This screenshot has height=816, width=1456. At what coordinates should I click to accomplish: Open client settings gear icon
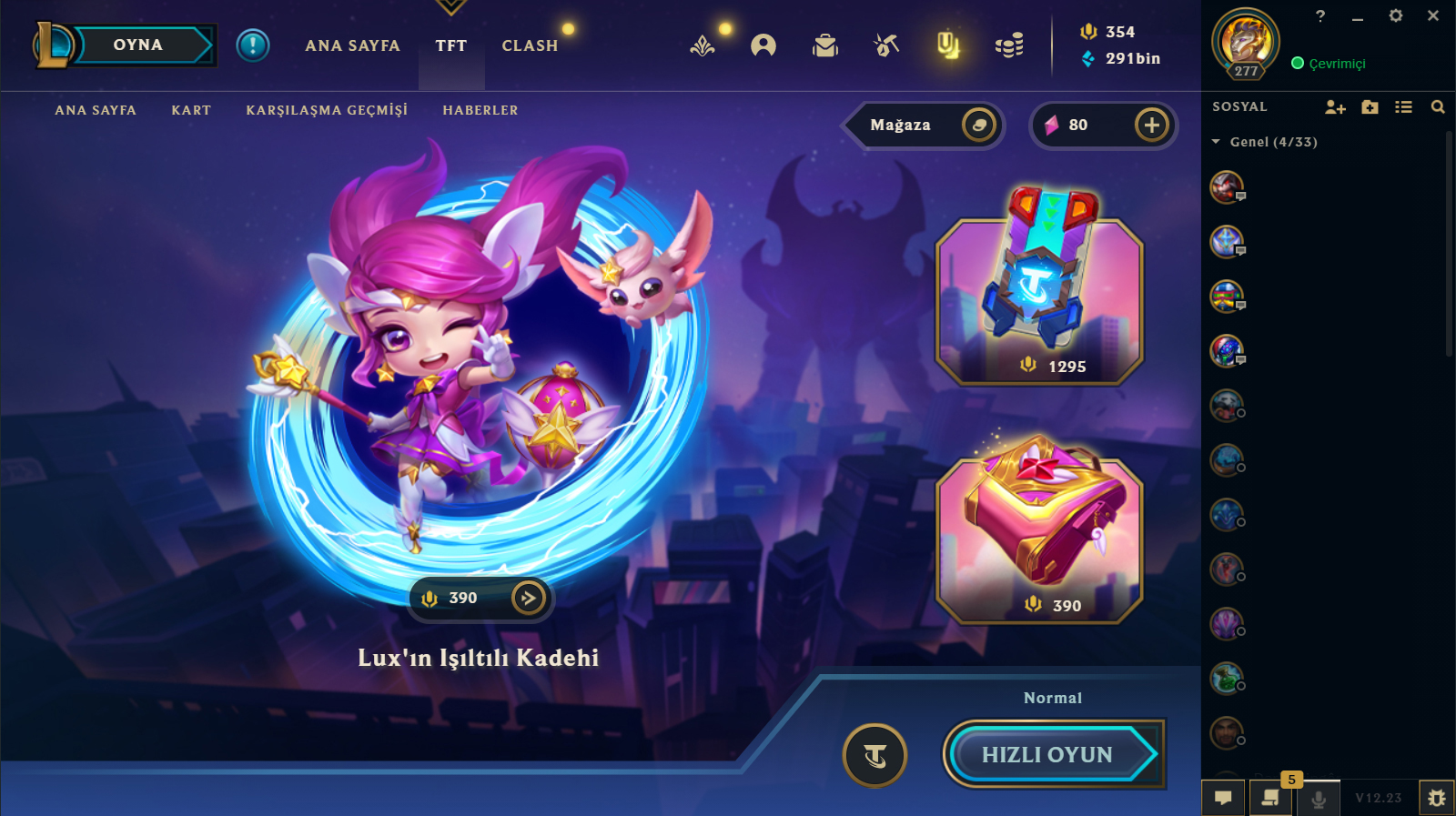tap(1396, 15)
